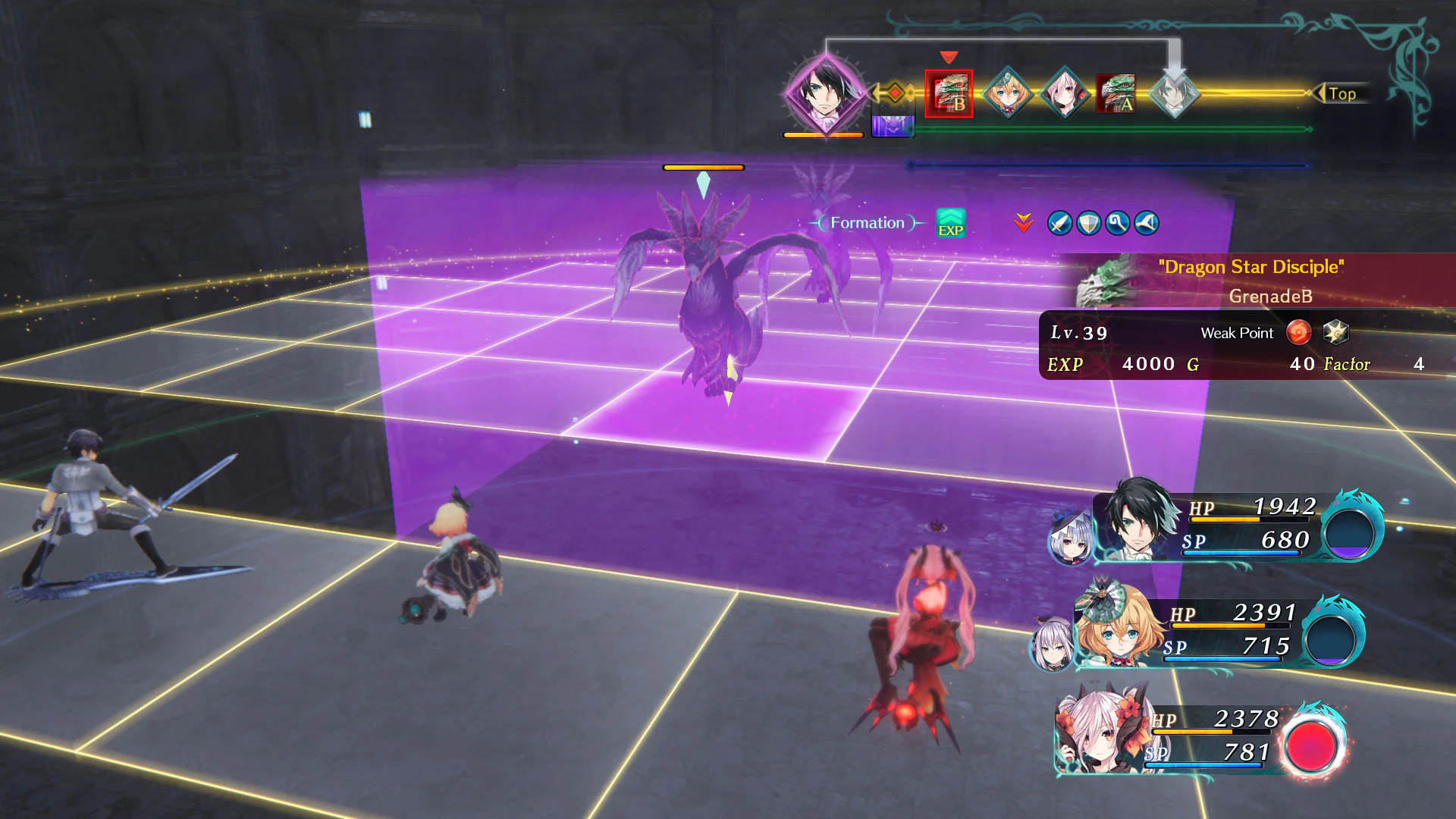Screen dimensions: 1456x819
Task: Click the GrenadeB enemy portrait marked B
Action: point(947,93)
